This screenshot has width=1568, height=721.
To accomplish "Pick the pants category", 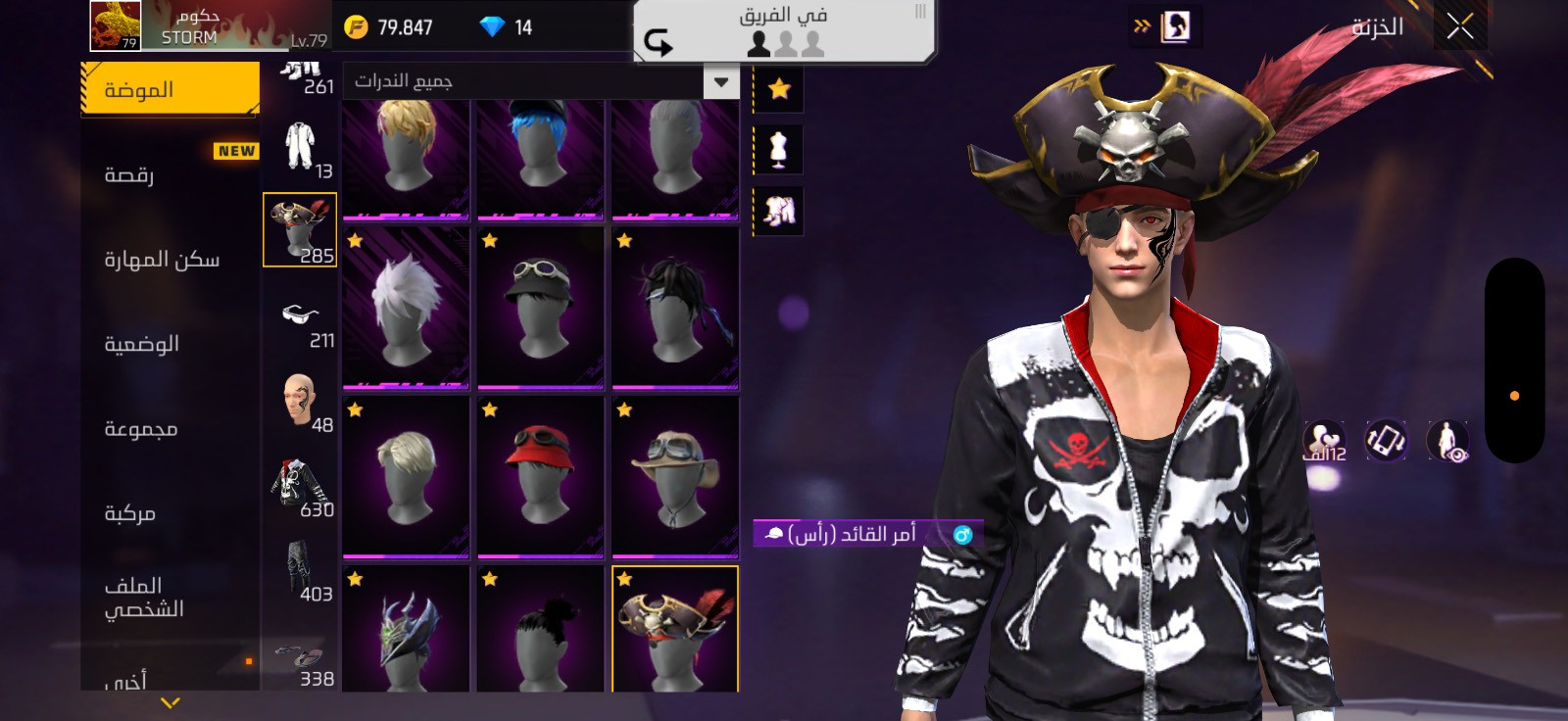I will [301, 570].
